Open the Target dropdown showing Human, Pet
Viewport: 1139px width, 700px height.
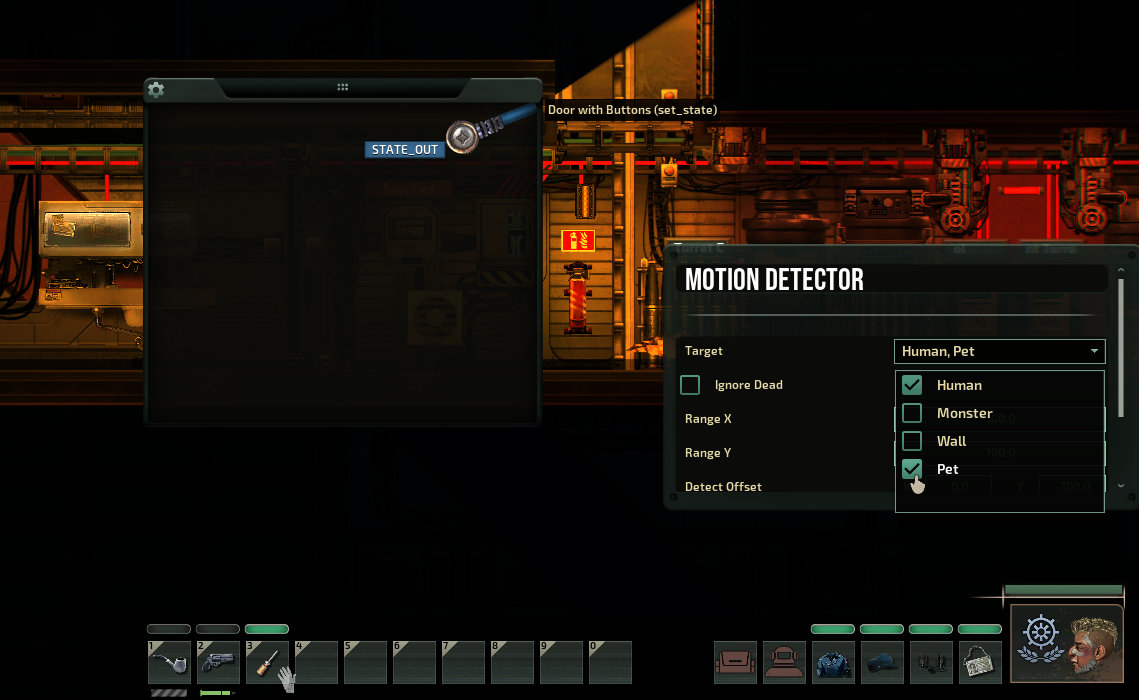(x=998, y=351)
